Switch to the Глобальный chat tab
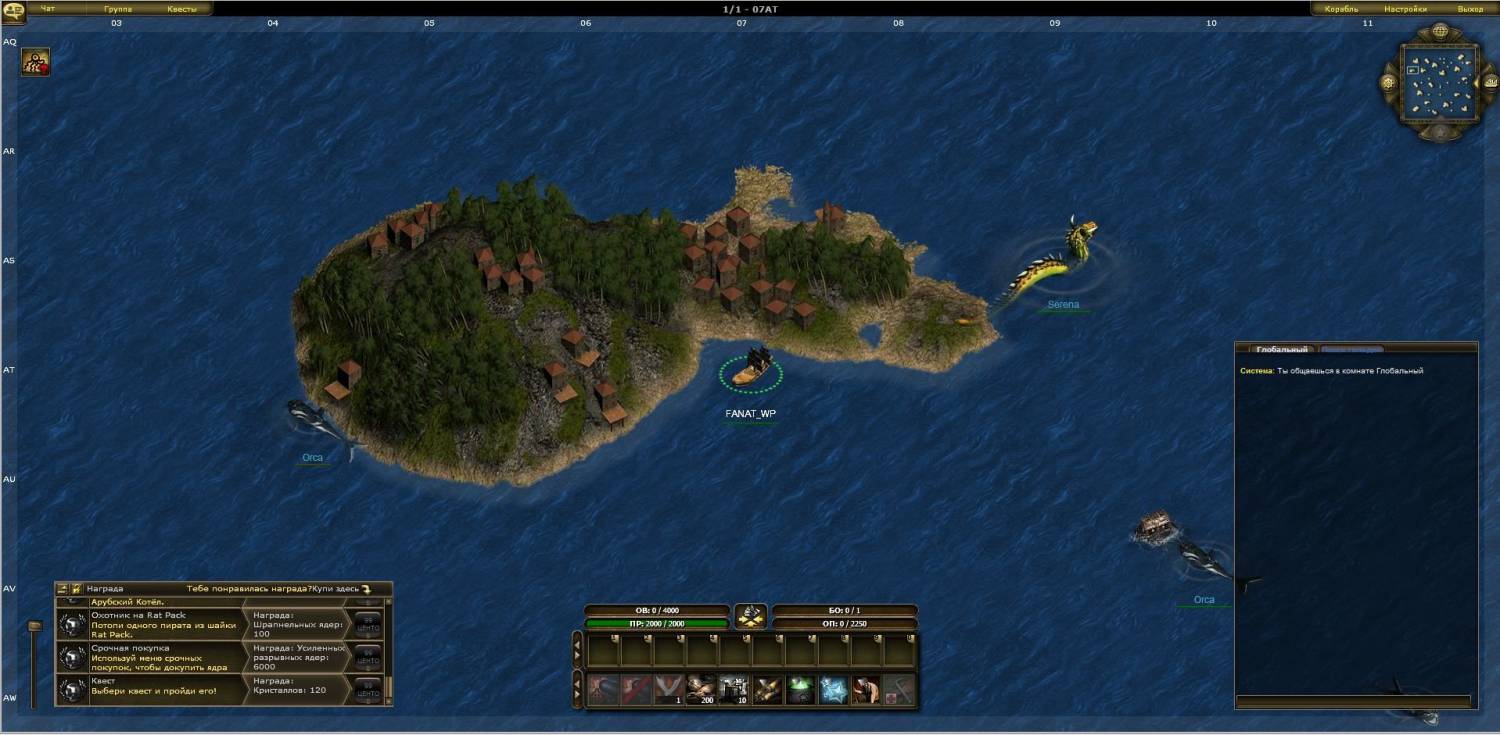The width and height of the screenshot is (1500, 735). 1282,350
